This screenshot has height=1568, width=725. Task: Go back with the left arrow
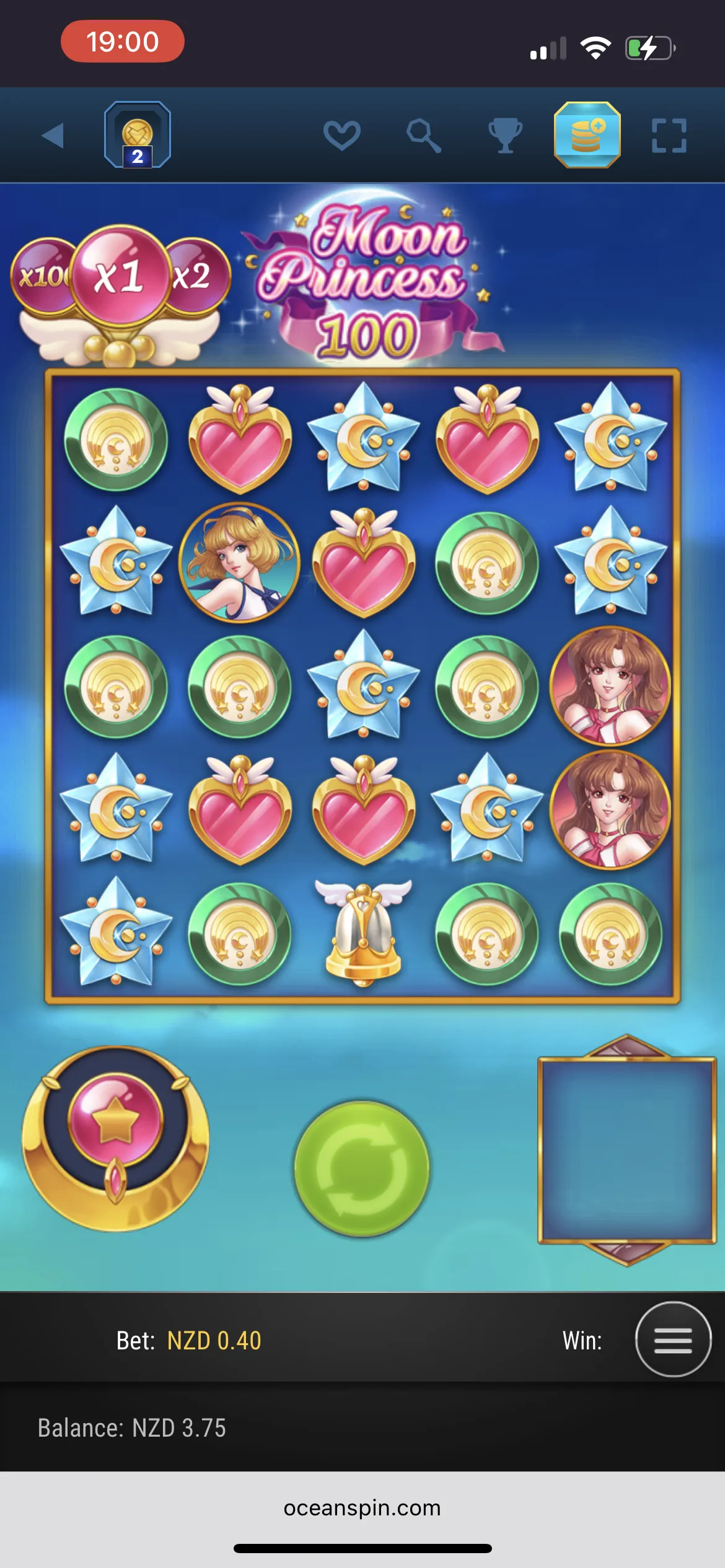pyautogui.click(x=53, y=136)
